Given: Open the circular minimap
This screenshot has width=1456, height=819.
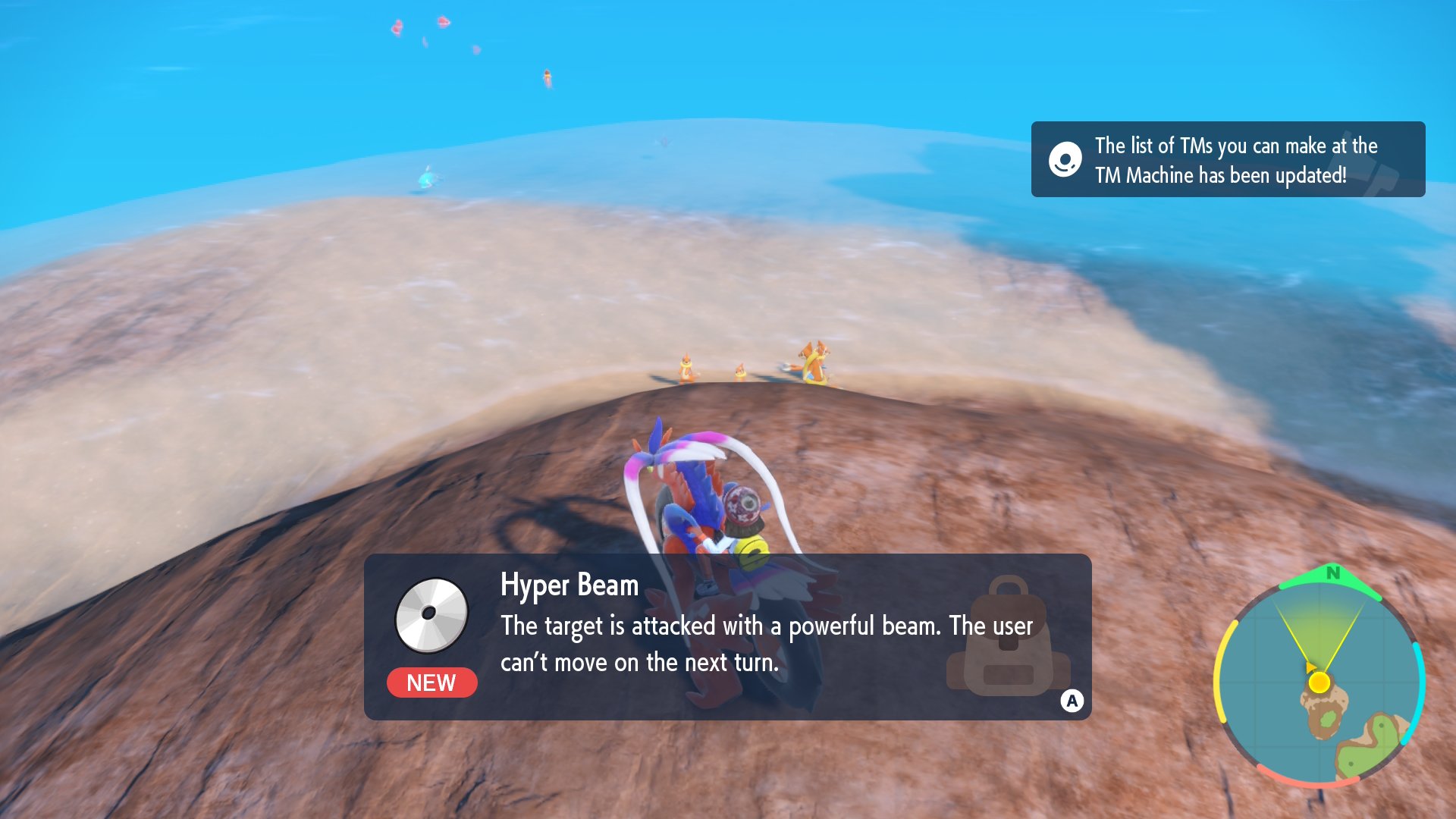Looking at the screenshot, I should 1319,679.
